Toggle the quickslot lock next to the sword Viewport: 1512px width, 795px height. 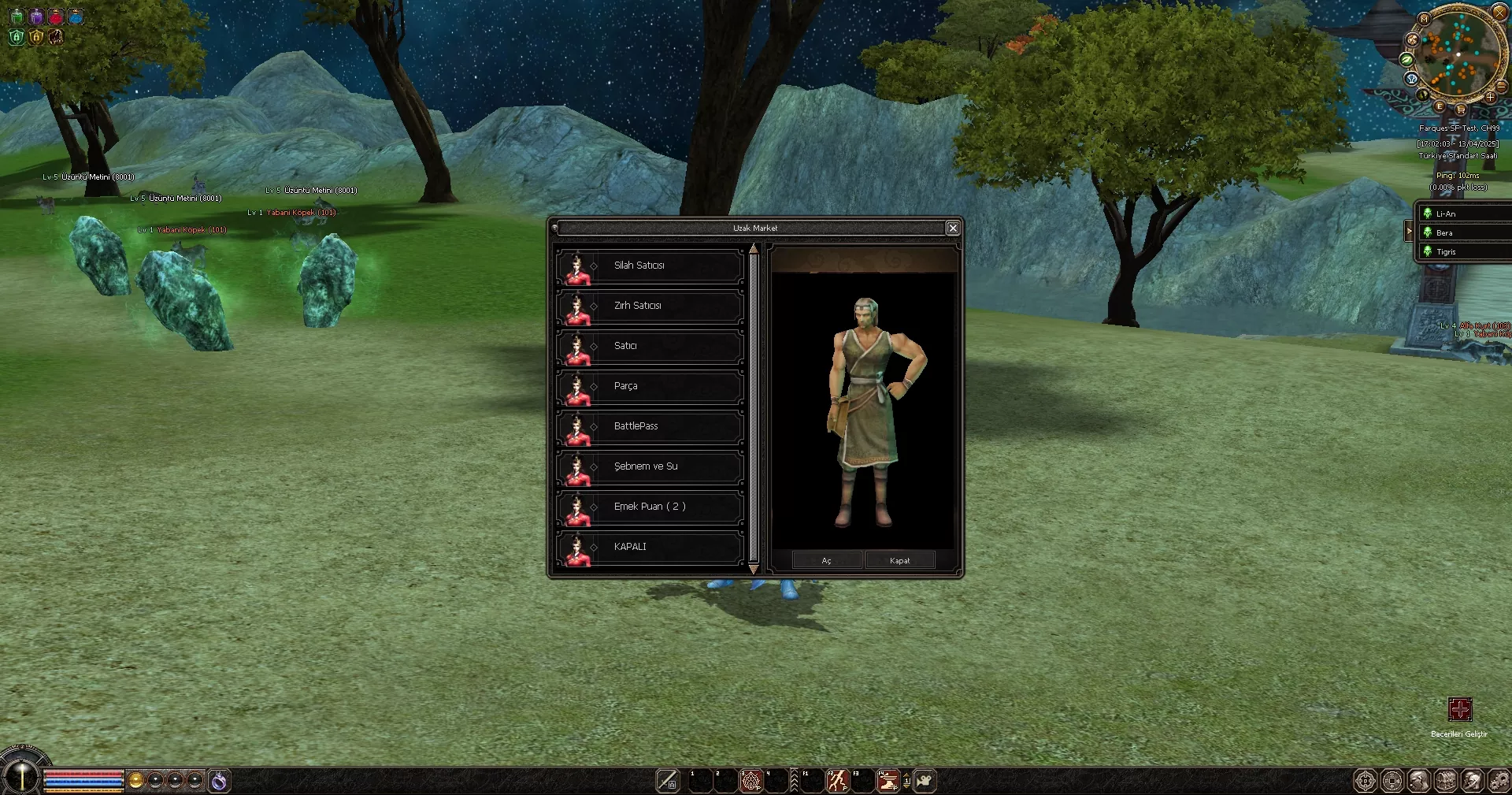[x=672, y=784]
